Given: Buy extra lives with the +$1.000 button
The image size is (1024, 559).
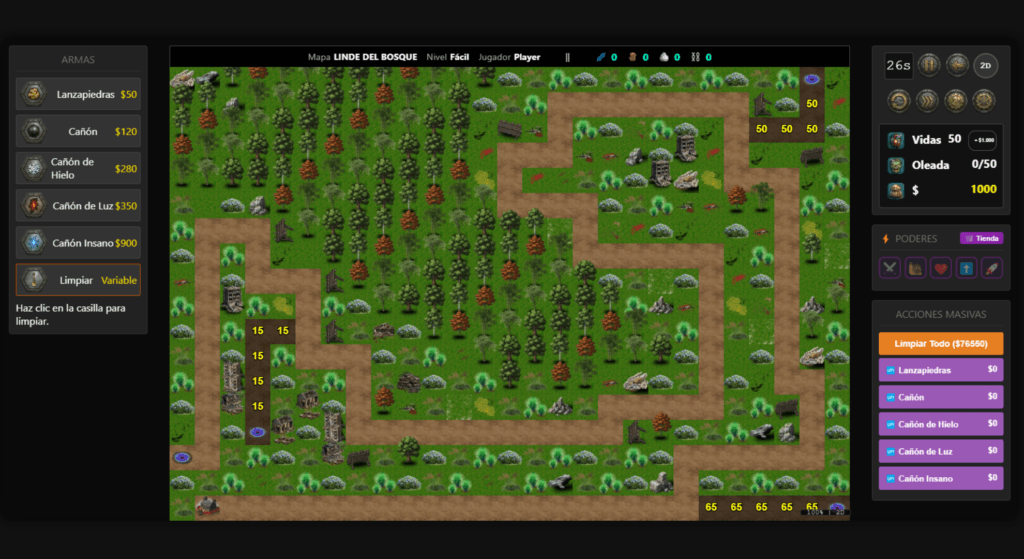Looking at the screenshot, I should 982,140.
